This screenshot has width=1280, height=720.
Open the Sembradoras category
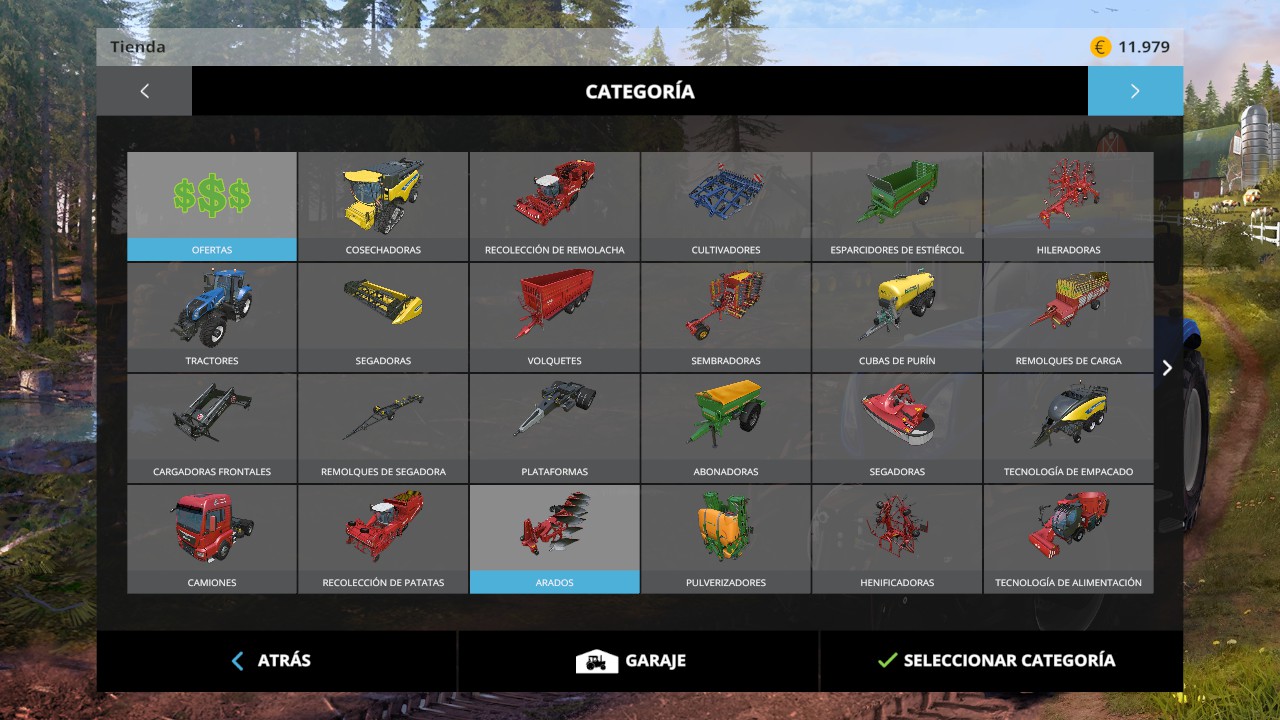tap(726, 317)
